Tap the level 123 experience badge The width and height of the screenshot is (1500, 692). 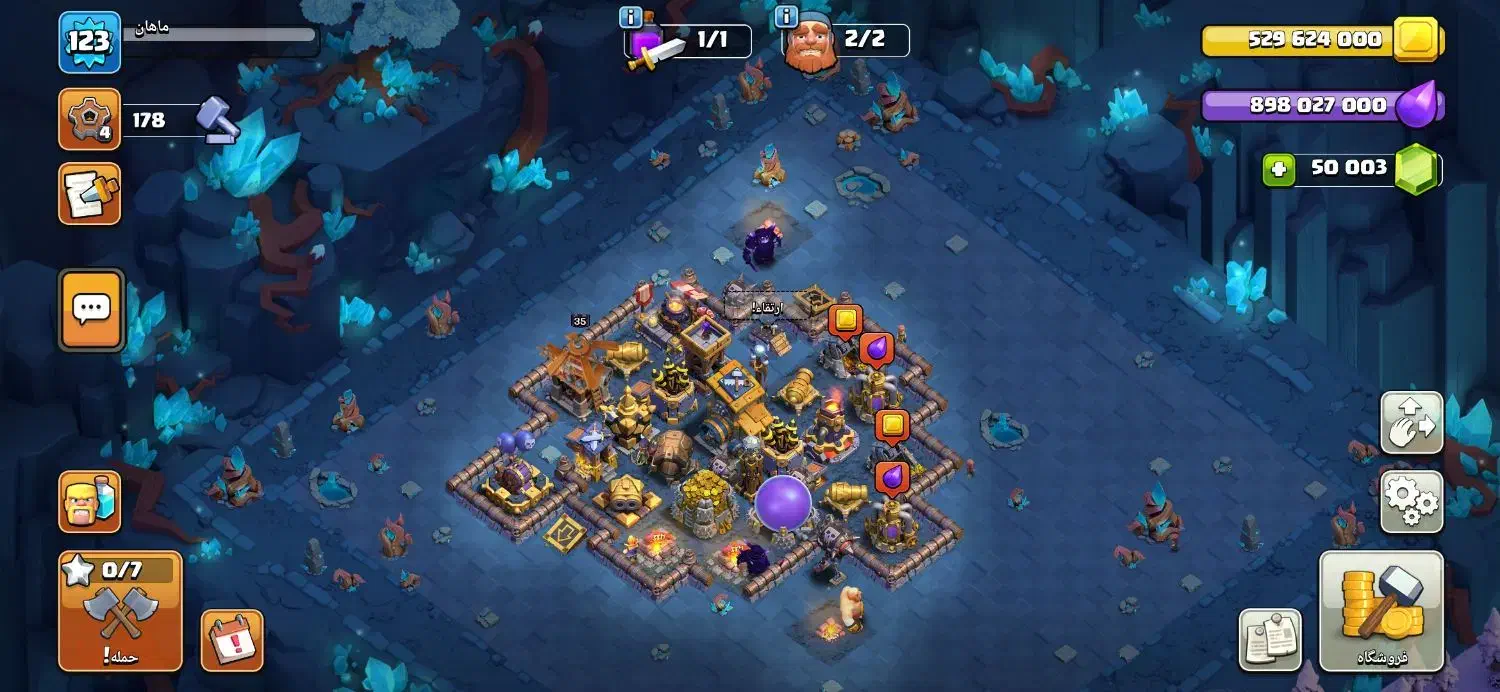click(89, 42)
